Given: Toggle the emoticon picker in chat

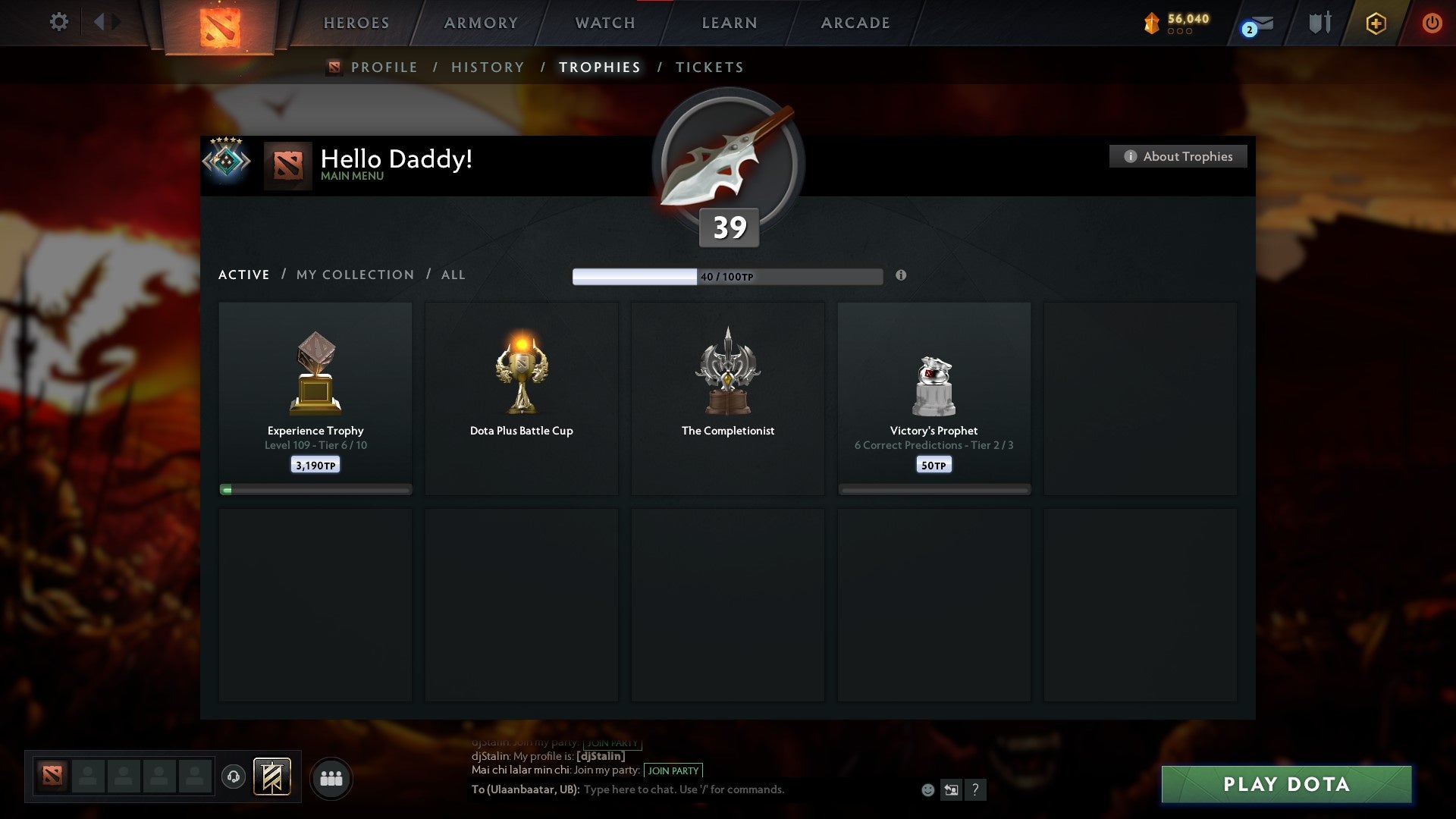Looking at the screenshot, I should point(928,789).
